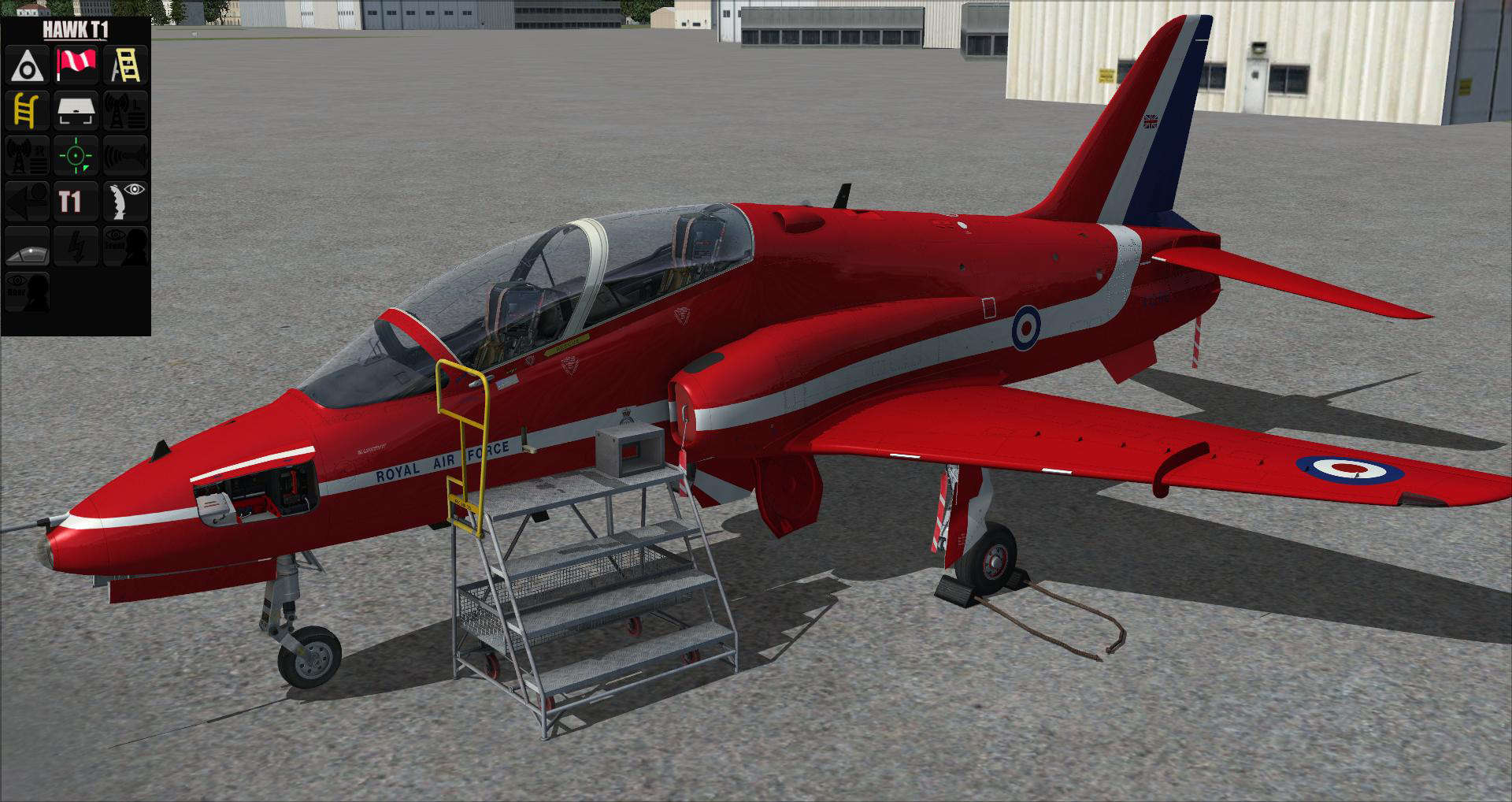Screen dimensions: 1512x802
Task: Toggle the yellow boarding ladder icon
Action: [28, 110]
